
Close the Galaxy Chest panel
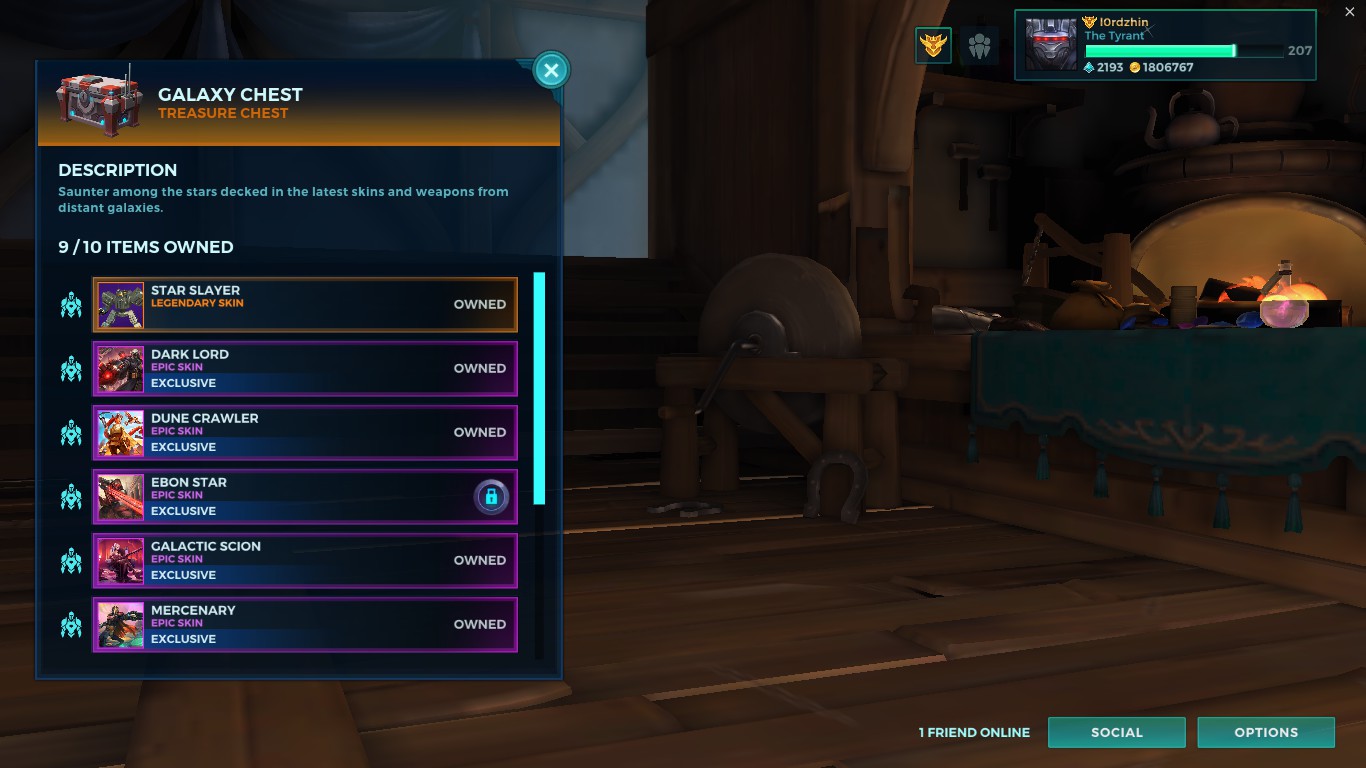pyautogui.click(x=551, y=70)
